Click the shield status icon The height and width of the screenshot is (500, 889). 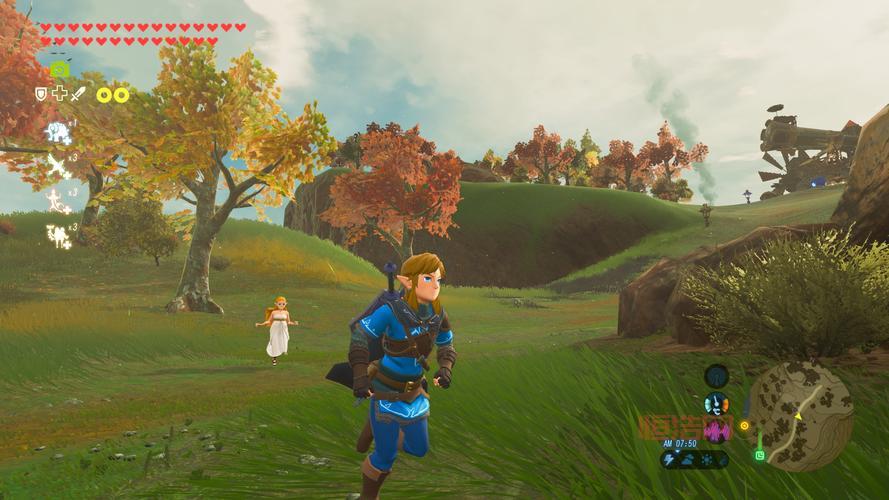tap(41, 94)
